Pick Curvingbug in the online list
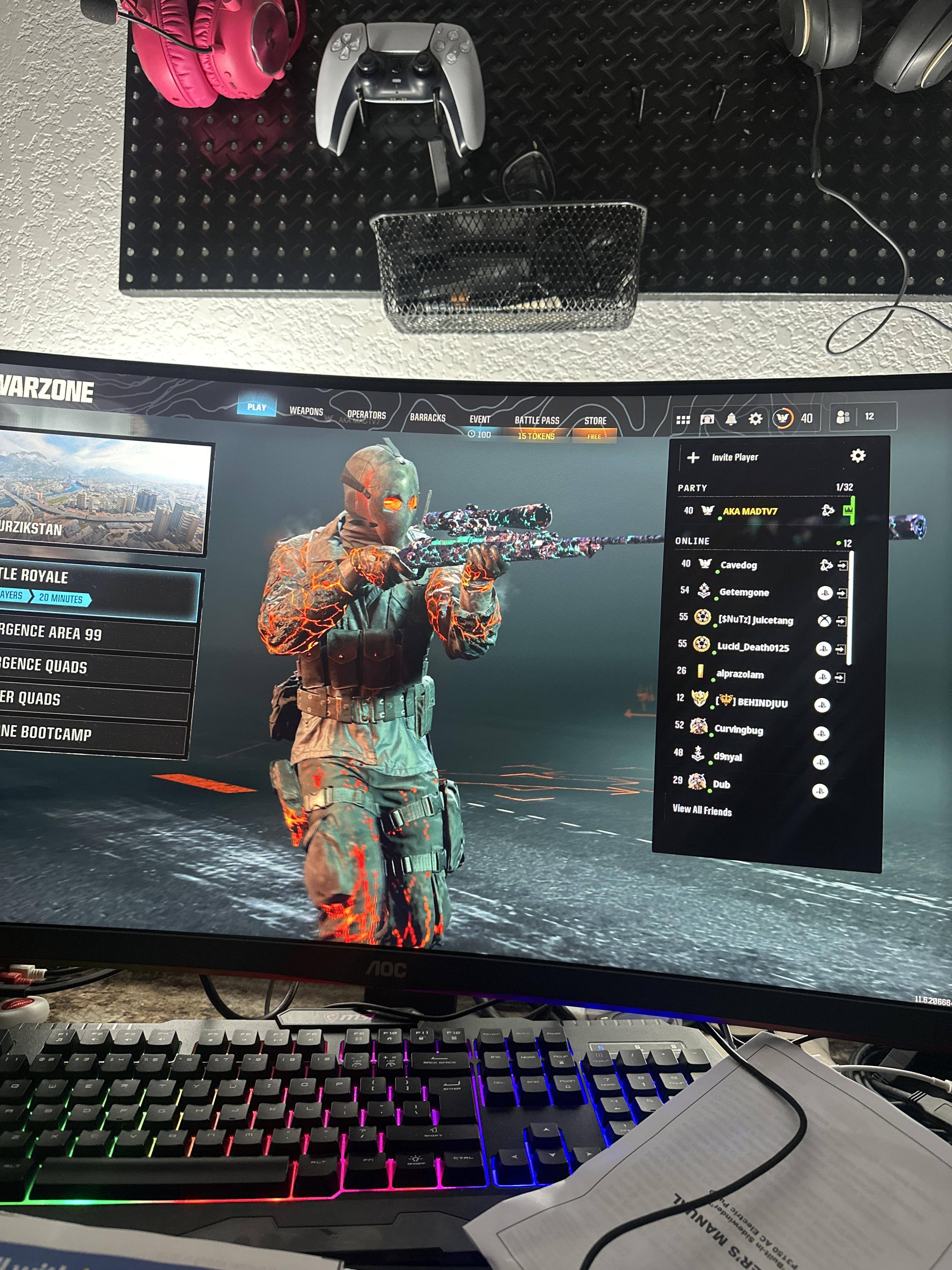Screen dimensions: 952x1270 tap(738, 730)
